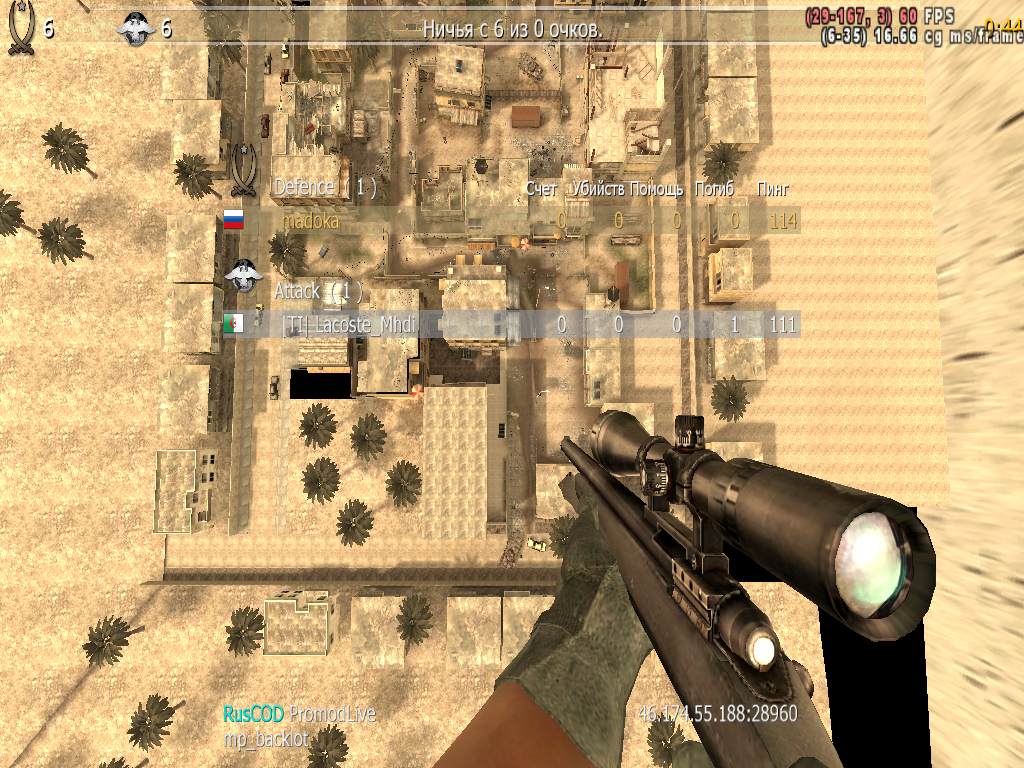Click the Russian flag beside madoka

[x=233, y=220]
